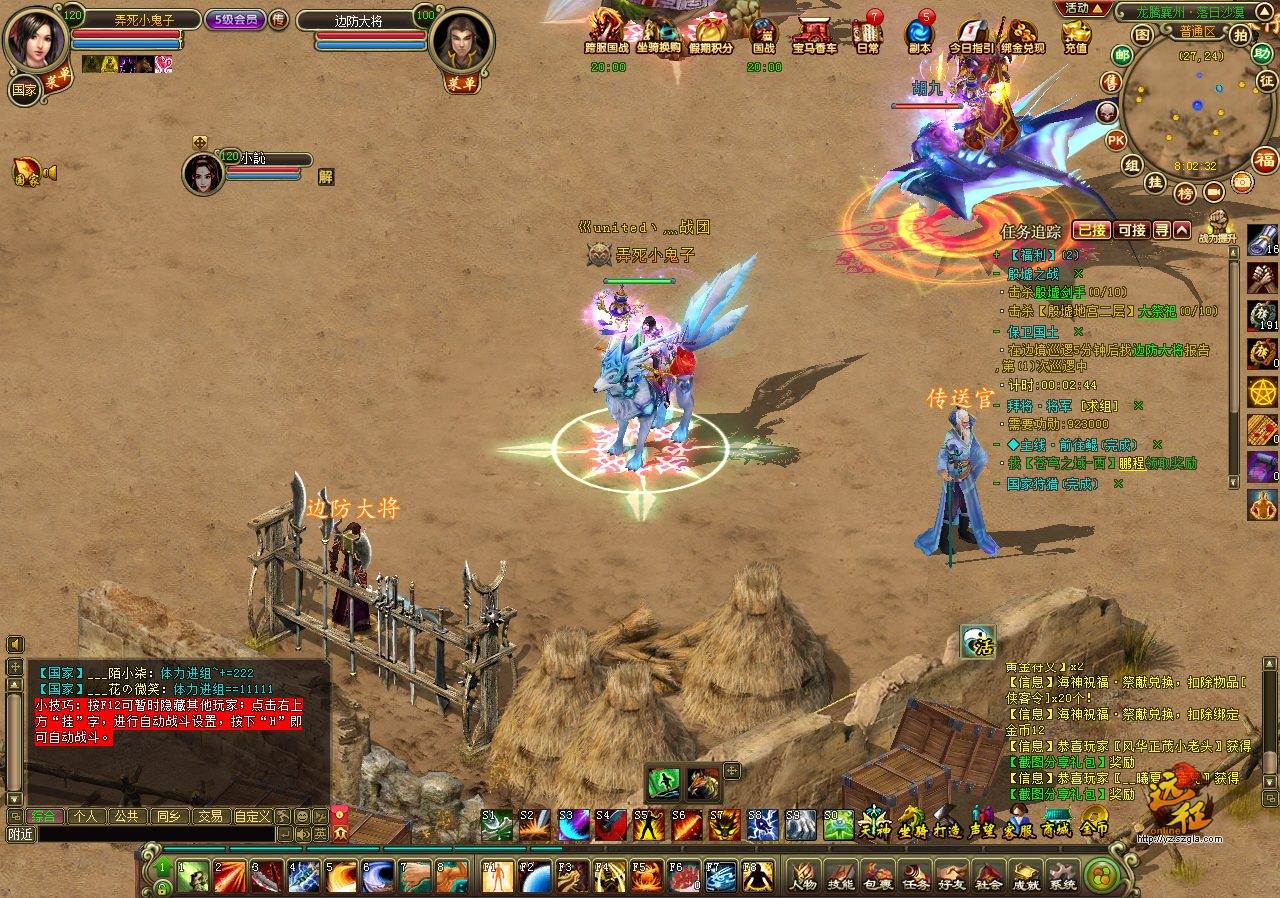The height and width of the screenshot is (898, 1280).
Task: Switch to the 交易 trade chat tab
Action: coord(209,816)
